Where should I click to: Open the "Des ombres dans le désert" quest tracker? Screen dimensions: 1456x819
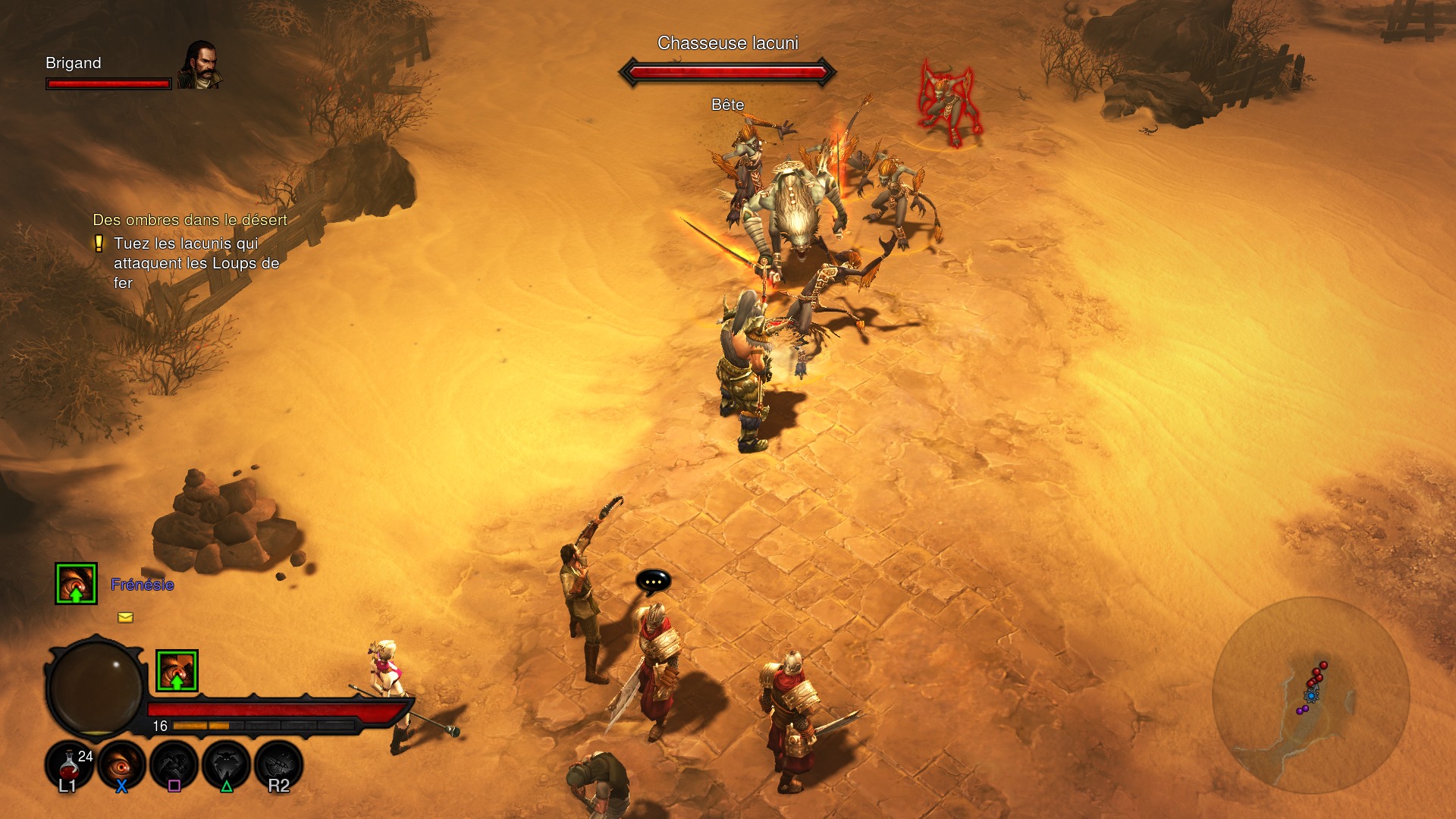click(190, 220)
